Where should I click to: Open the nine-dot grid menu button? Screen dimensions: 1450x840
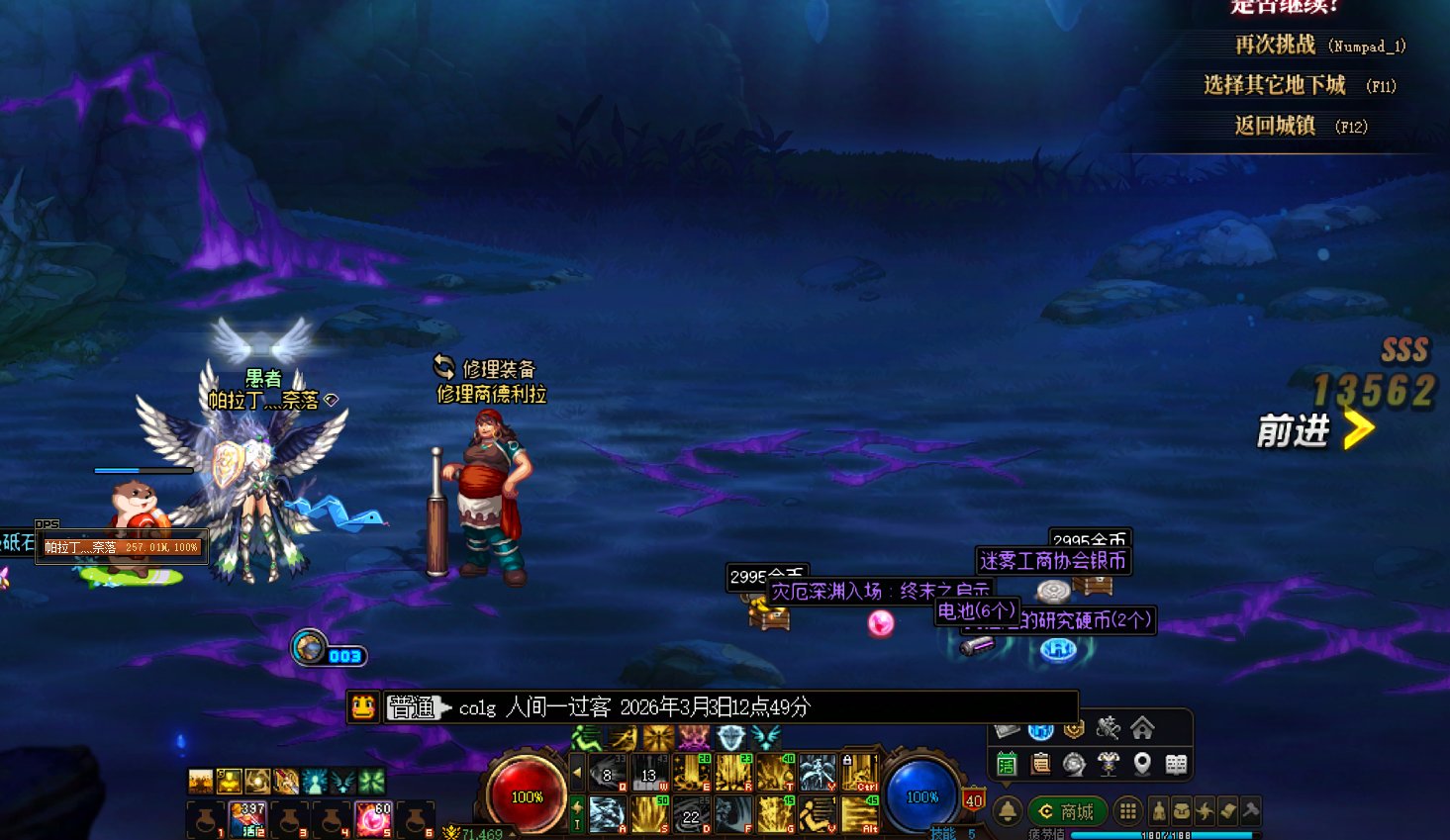coord(1127,812)
